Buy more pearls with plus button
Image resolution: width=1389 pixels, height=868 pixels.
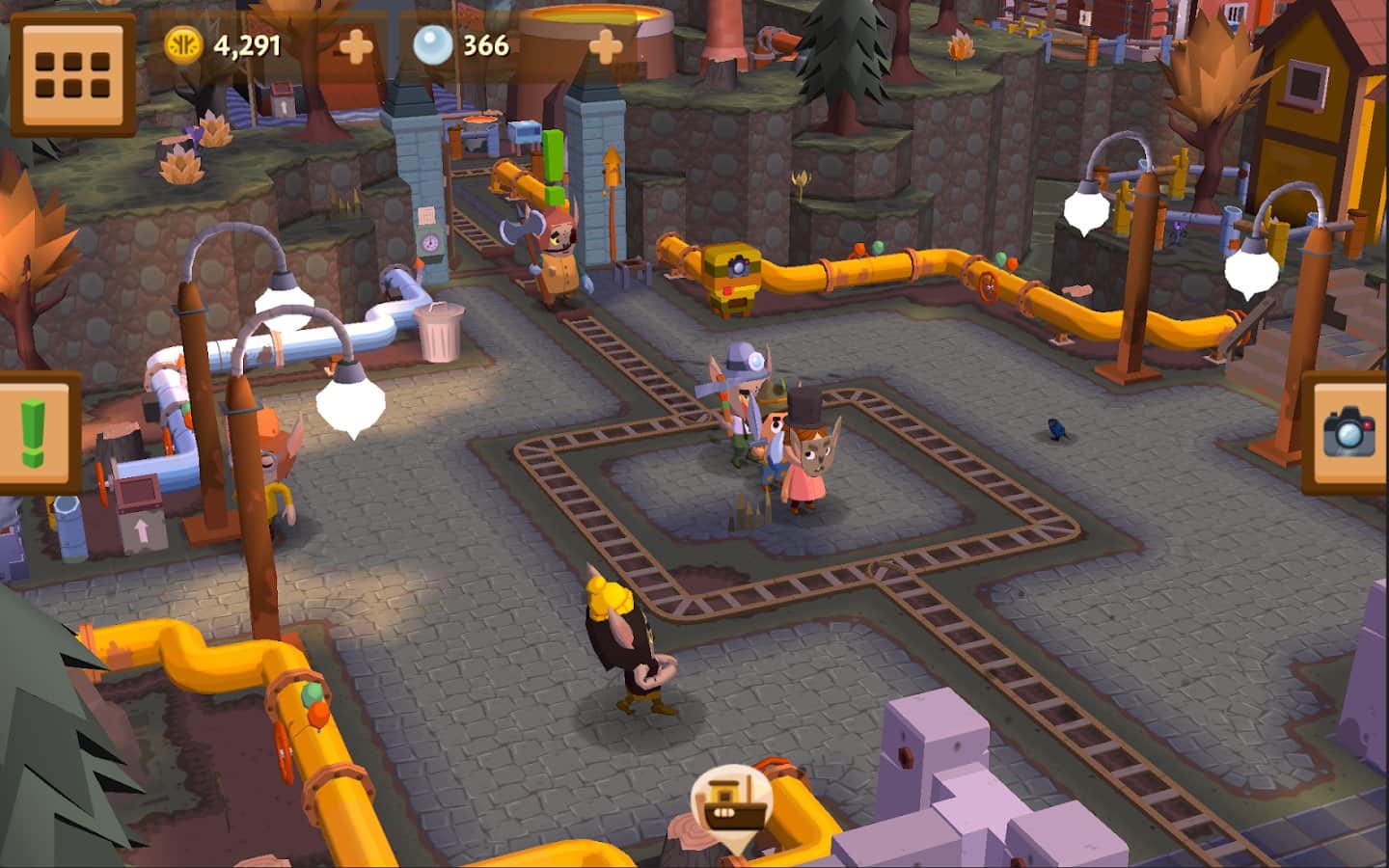click(605, 45)
